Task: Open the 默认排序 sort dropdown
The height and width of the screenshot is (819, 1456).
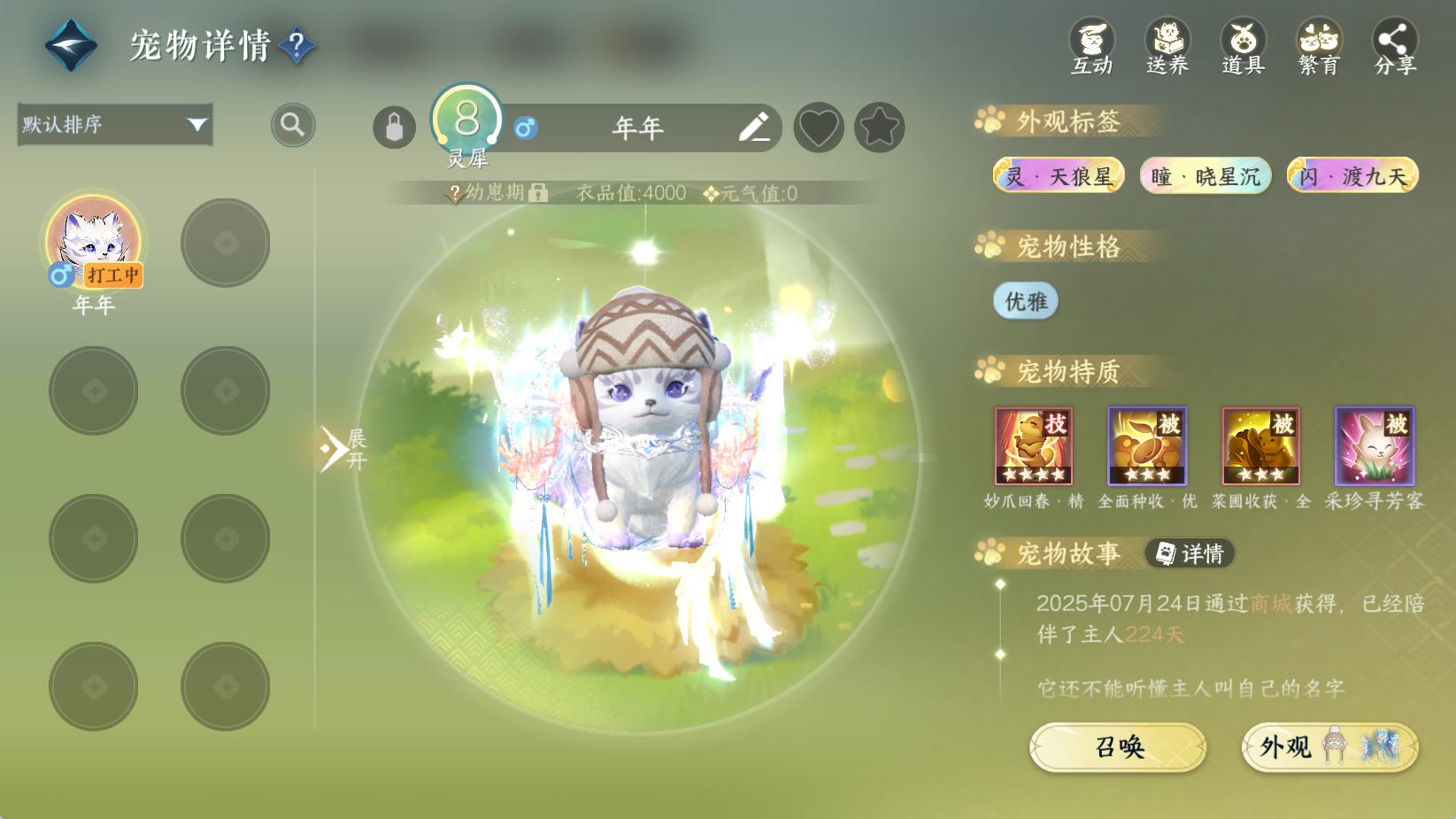Action: 115,125
